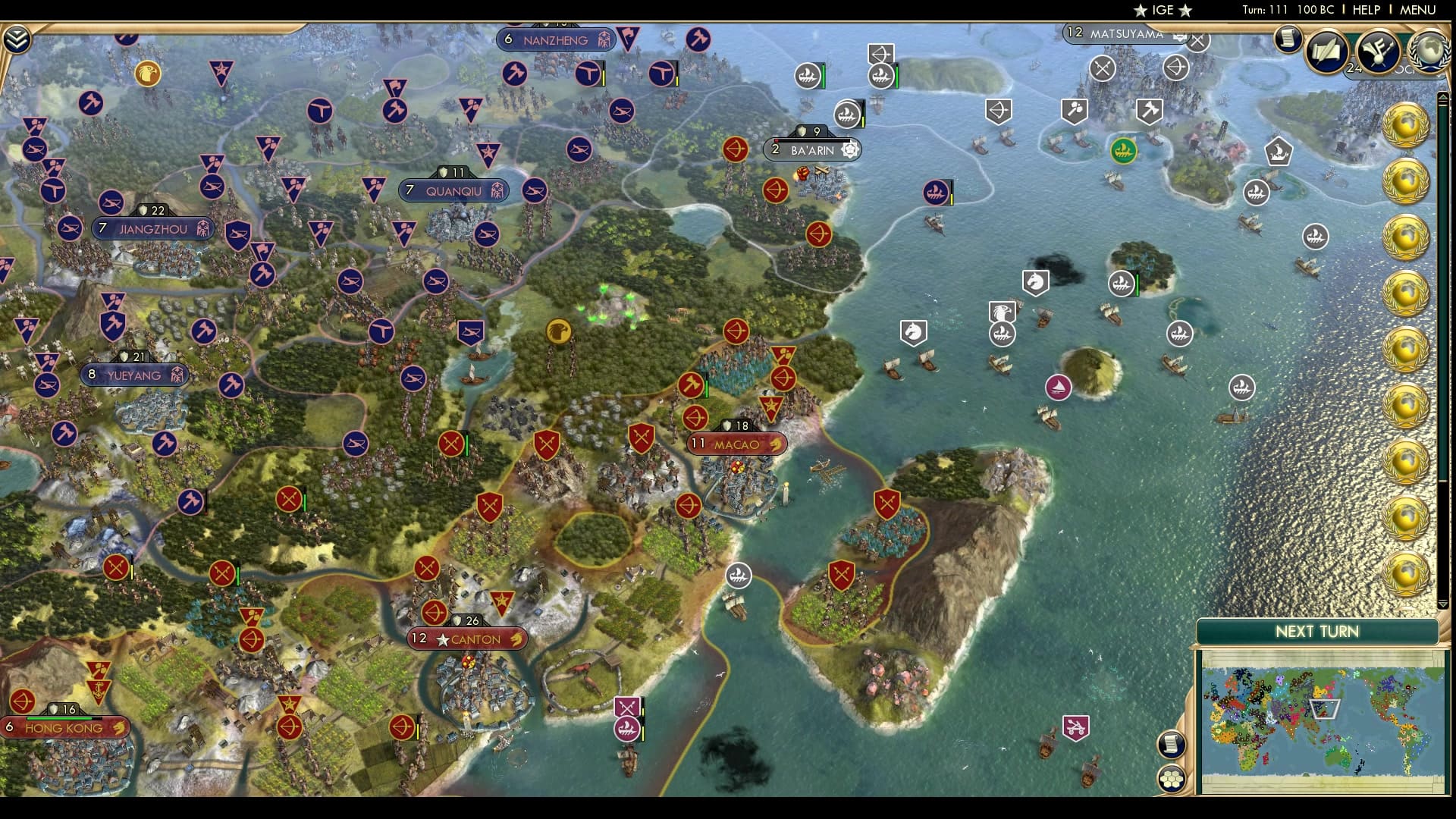Open the Culture overview icon at top right
The height and width of the screenshot is (819, 1456).
click(x=1376, y=51)
